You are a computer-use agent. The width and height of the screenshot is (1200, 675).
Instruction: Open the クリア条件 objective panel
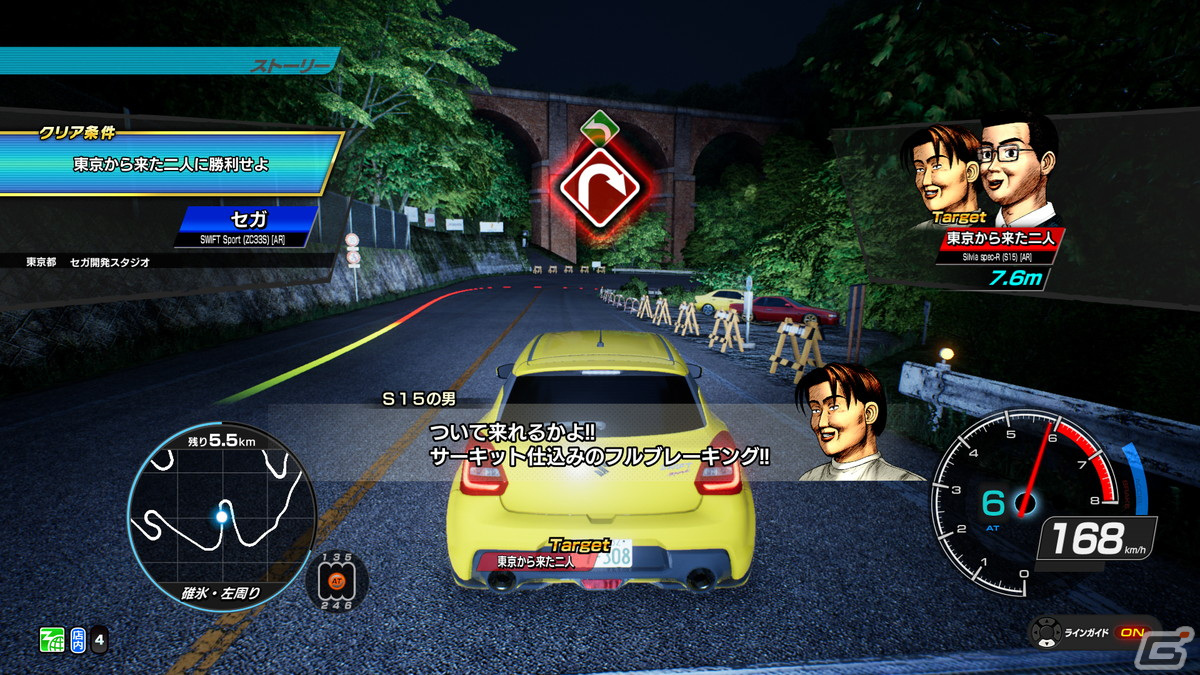(x=170, y=161)
